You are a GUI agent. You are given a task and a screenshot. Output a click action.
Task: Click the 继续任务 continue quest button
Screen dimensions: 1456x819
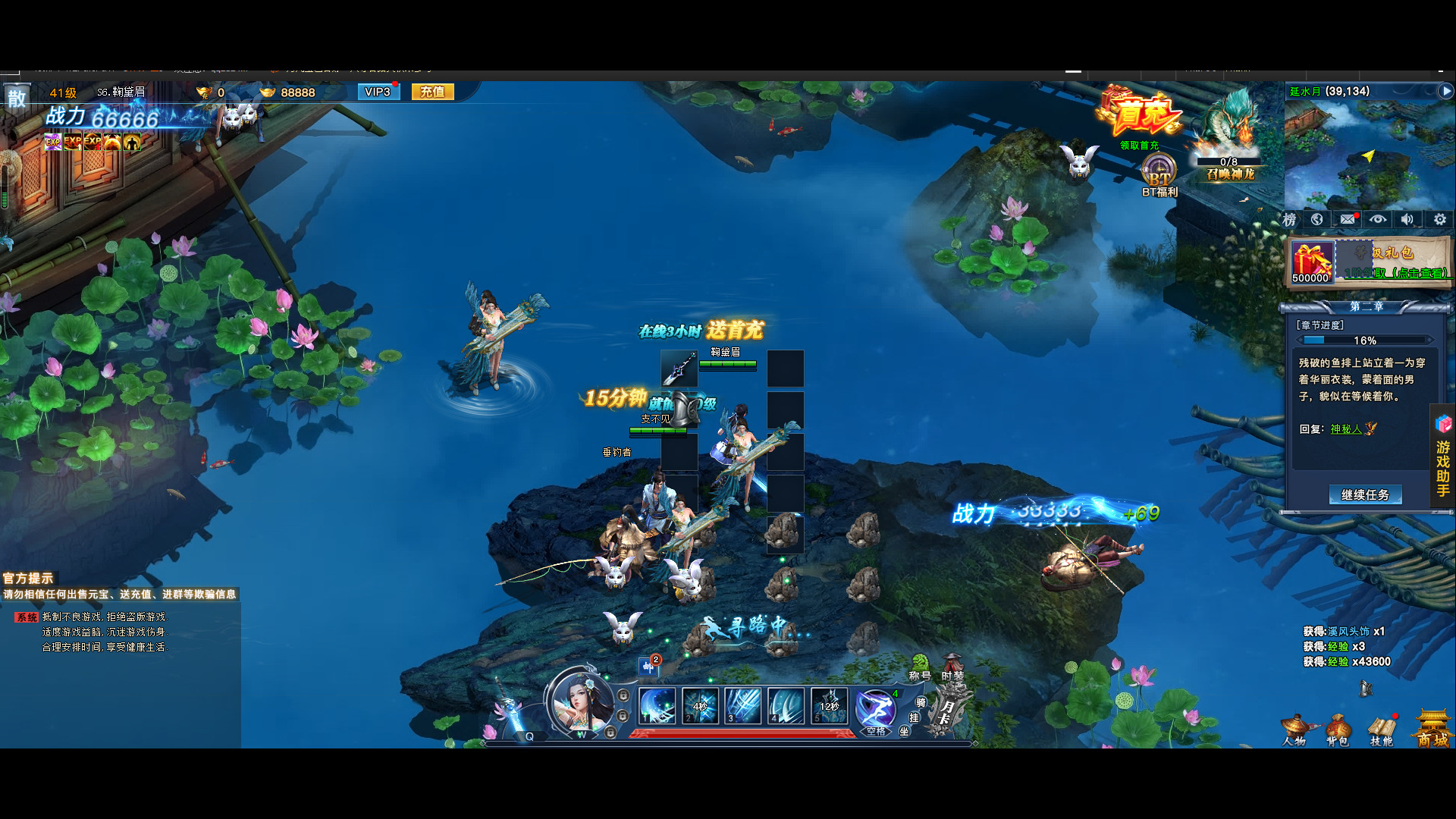point(1365,494)
